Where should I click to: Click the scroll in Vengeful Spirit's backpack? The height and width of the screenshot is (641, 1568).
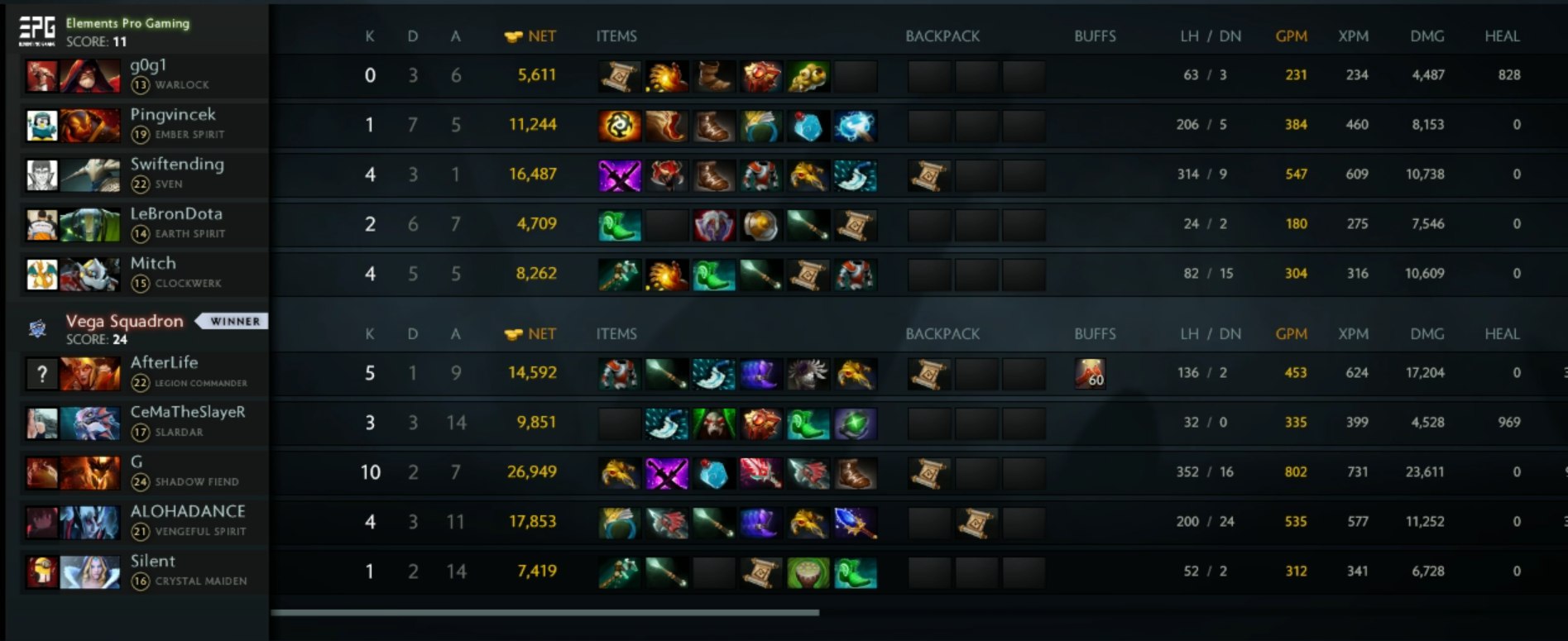pos(976,523)
